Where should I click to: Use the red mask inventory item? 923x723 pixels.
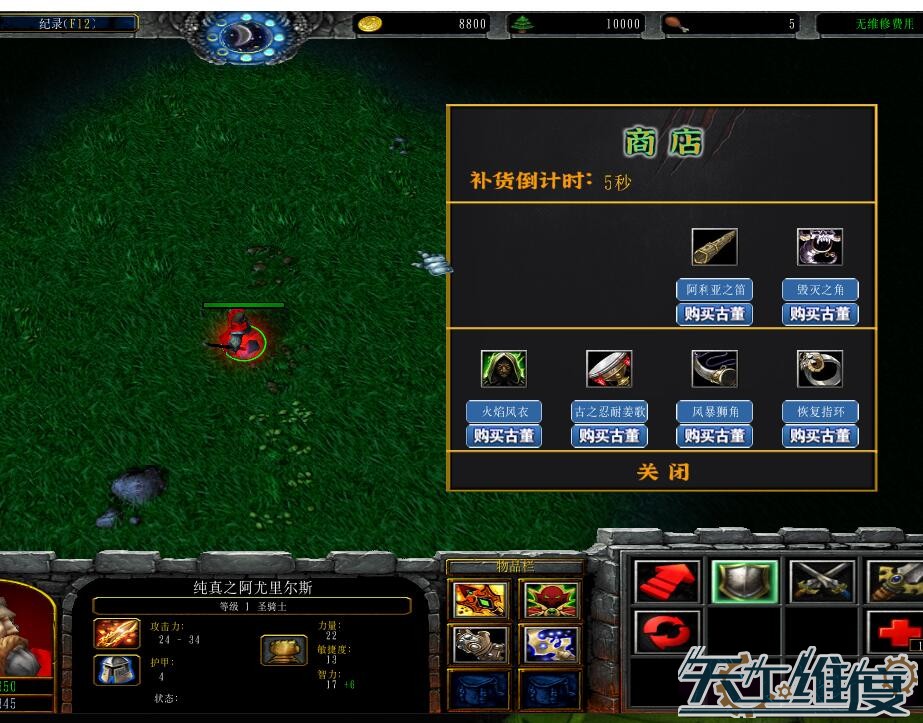549,599
